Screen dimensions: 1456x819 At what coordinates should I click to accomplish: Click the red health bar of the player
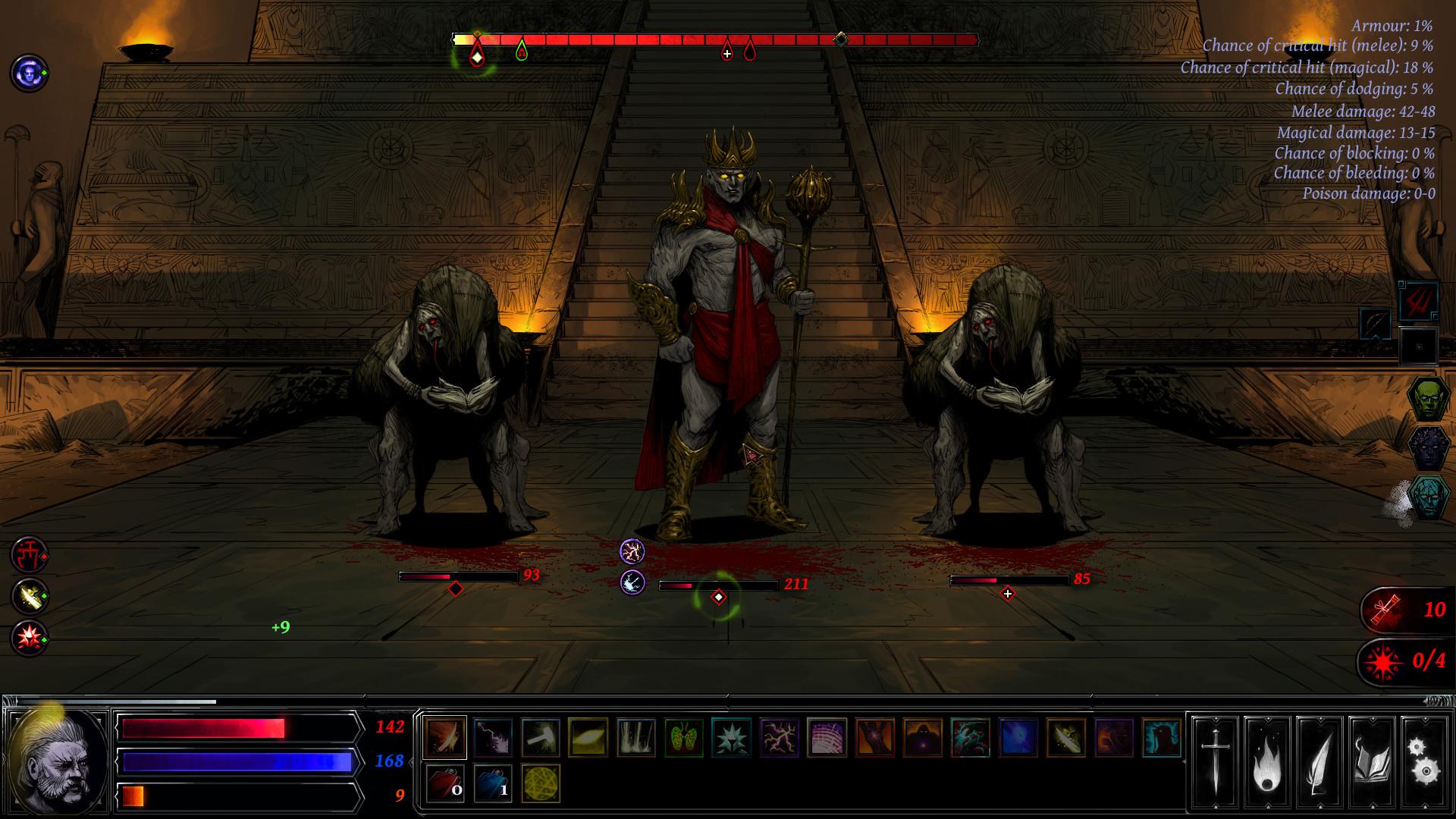point(235,726)
